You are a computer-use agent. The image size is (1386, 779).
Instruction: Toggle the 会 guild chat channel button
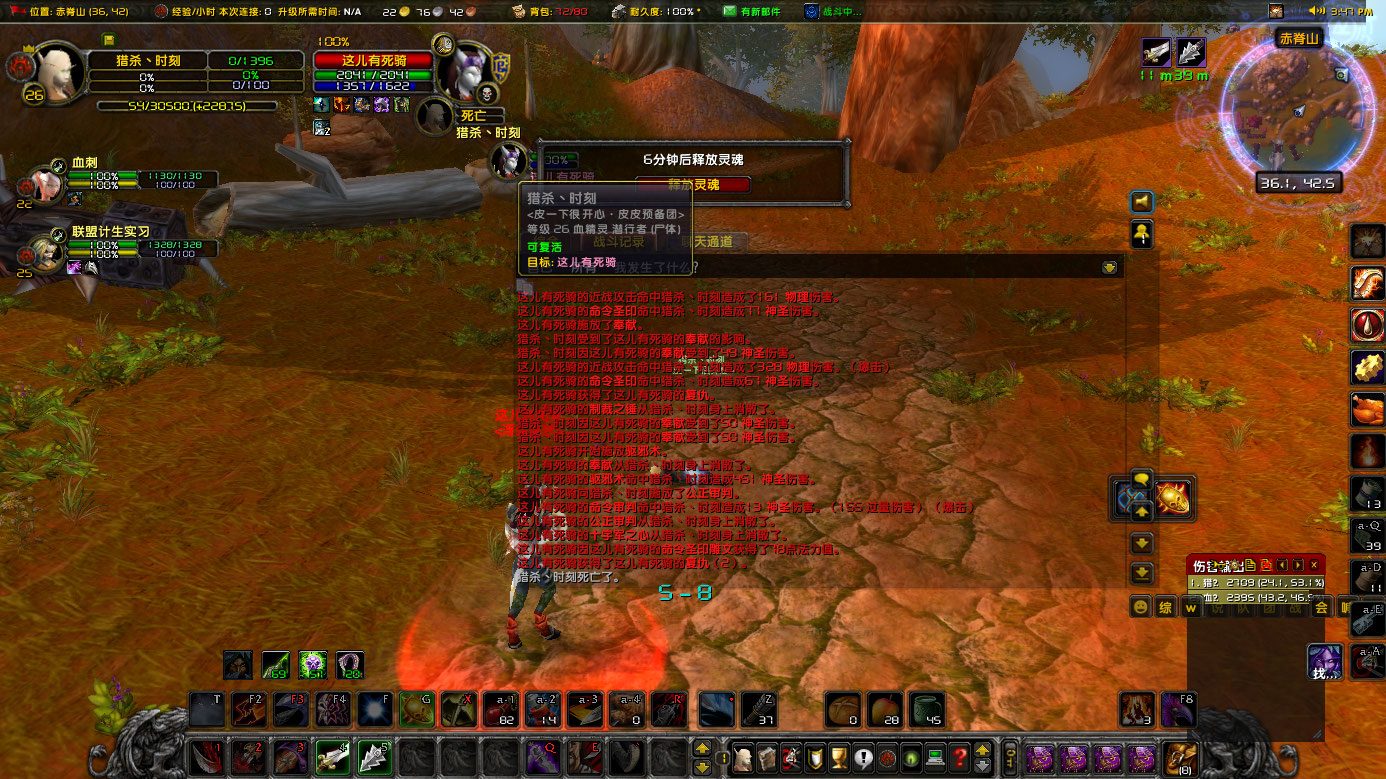1320,608
